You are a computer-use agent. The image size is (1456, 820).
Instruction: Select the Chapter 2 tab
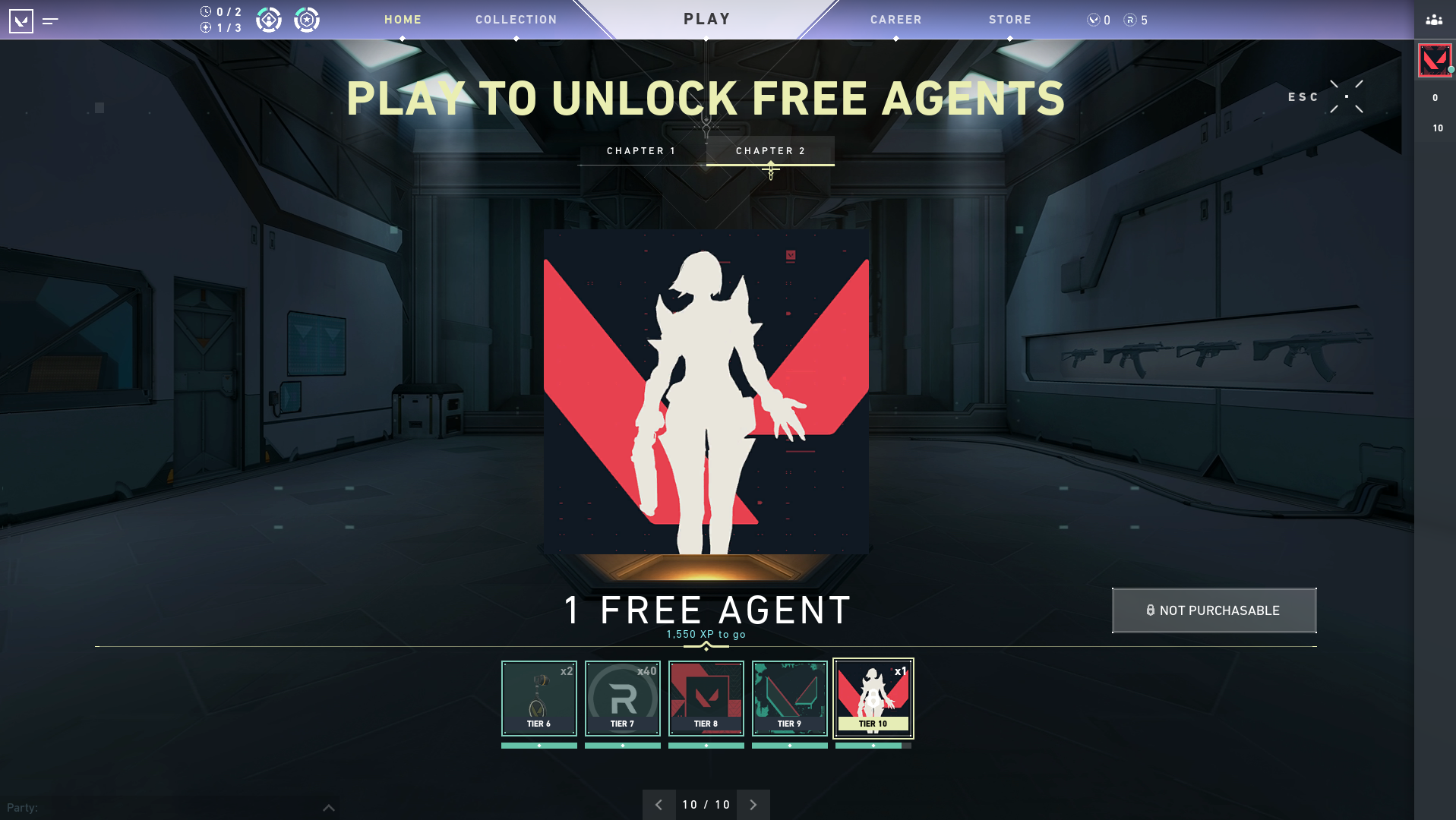(x=770, y=151)
